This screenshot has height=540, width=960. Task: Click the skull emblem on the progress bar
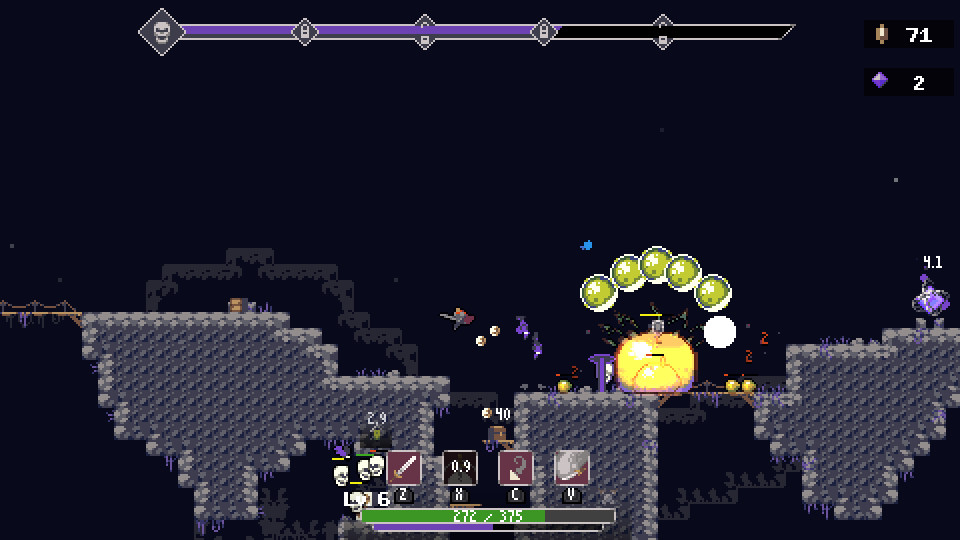pyautogui.click(x=162, y=32)
